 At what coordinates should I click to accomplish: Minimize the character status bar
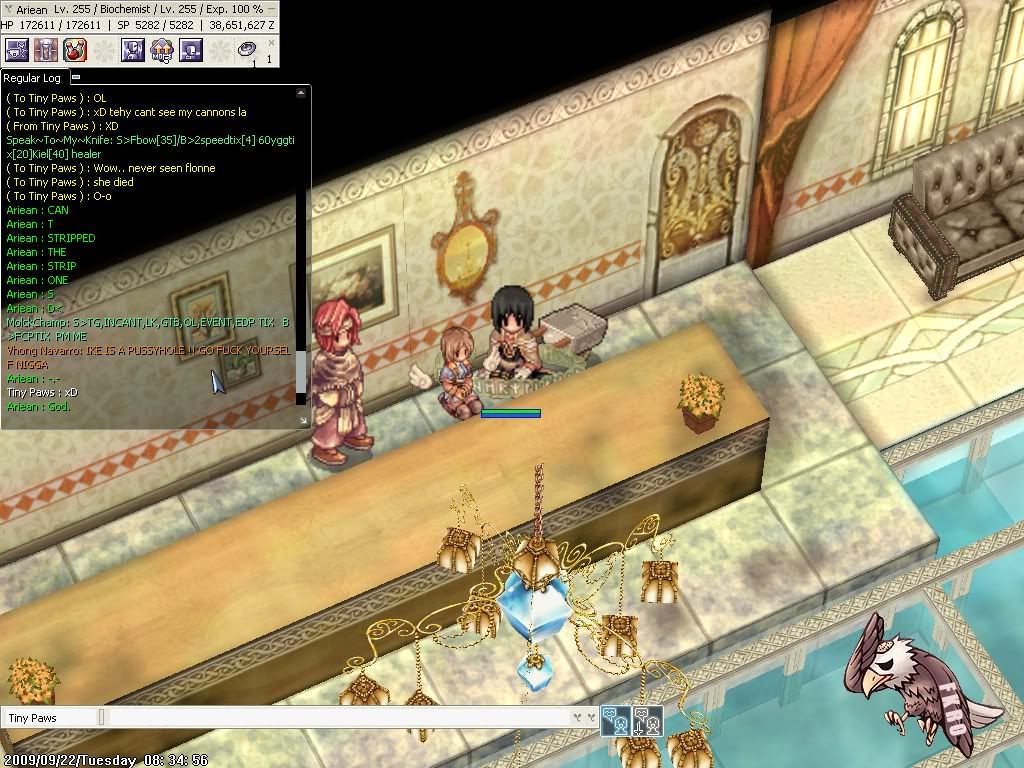(x=273, y=8)
